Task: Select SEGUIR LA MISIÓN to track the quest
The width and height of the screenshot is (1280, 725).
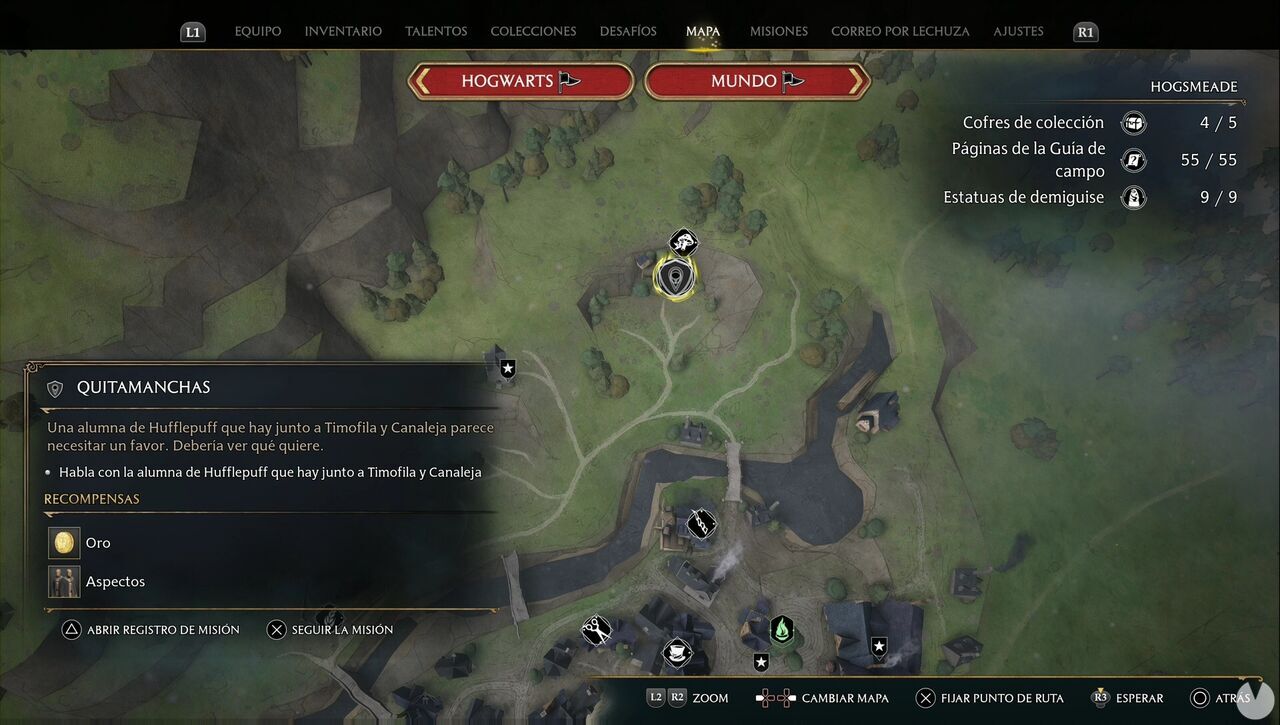Action: click(x=331, y=629)
